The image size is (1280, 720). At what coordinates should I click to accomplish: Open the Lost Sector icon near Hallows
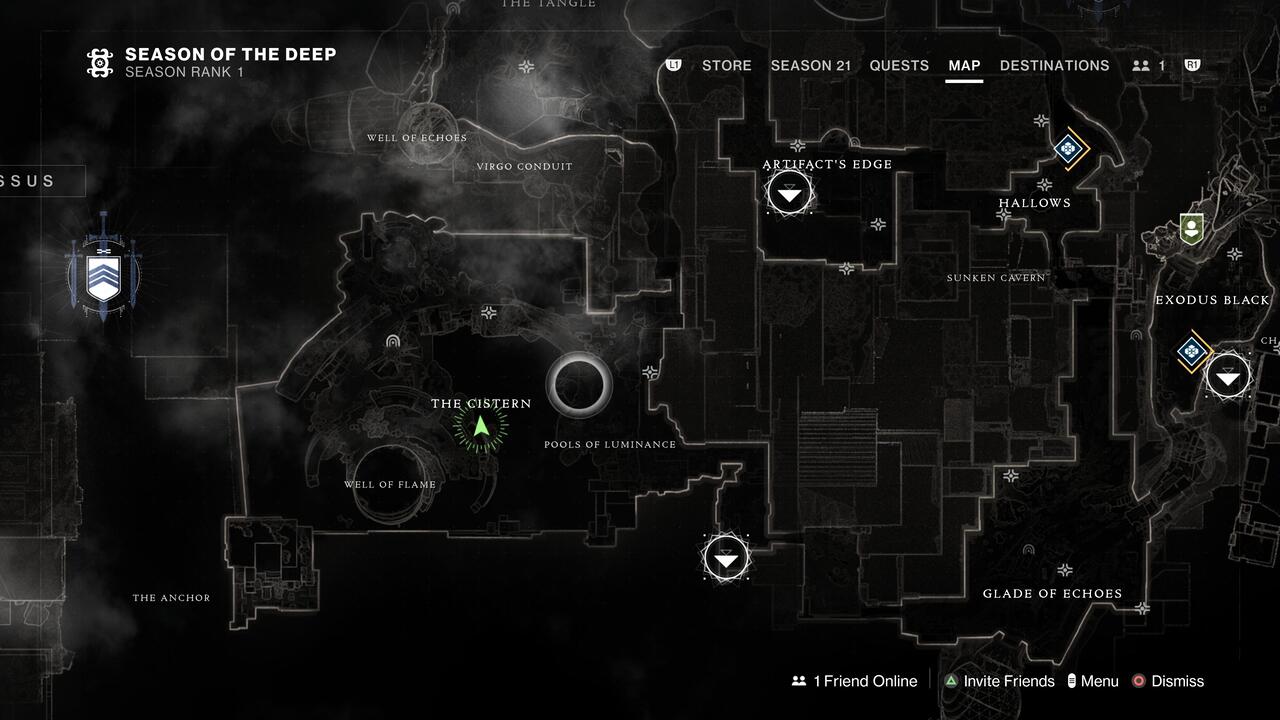(x=1067, y=150)
